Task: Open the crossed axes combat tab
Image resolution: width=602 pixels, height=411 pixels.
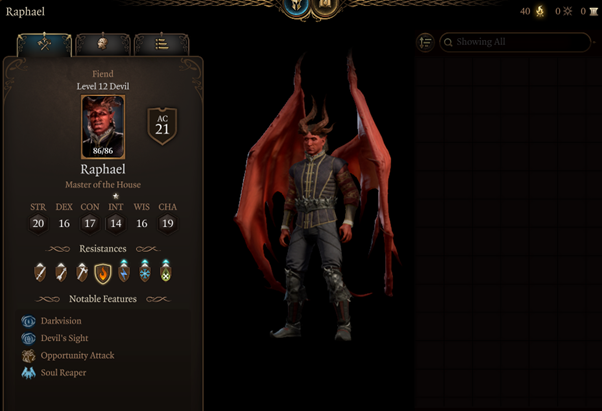Action: (x=44, y=45)
